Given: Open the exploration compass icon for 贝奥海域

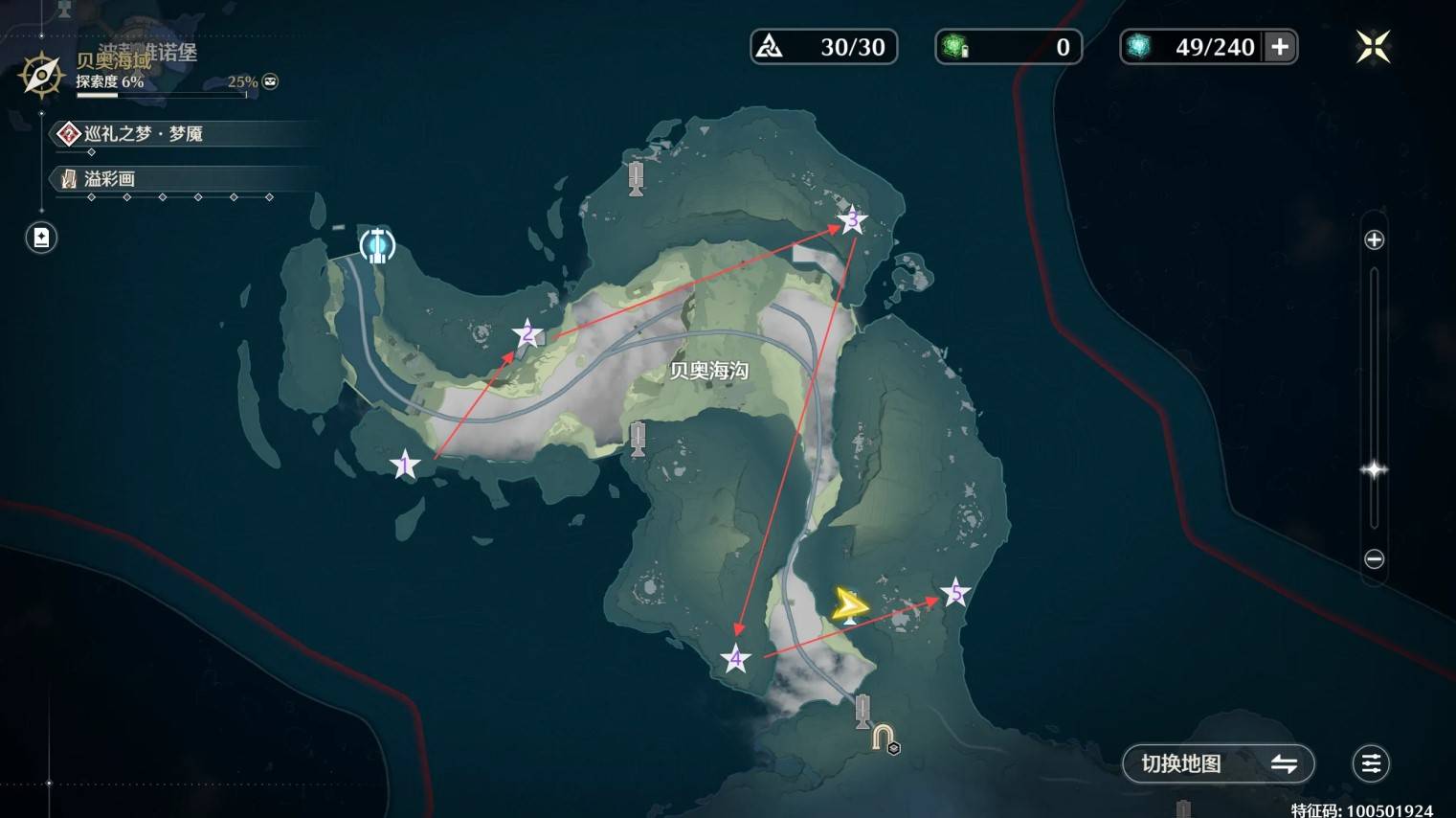Looking at the screenshot, I should tap(41, 76).
